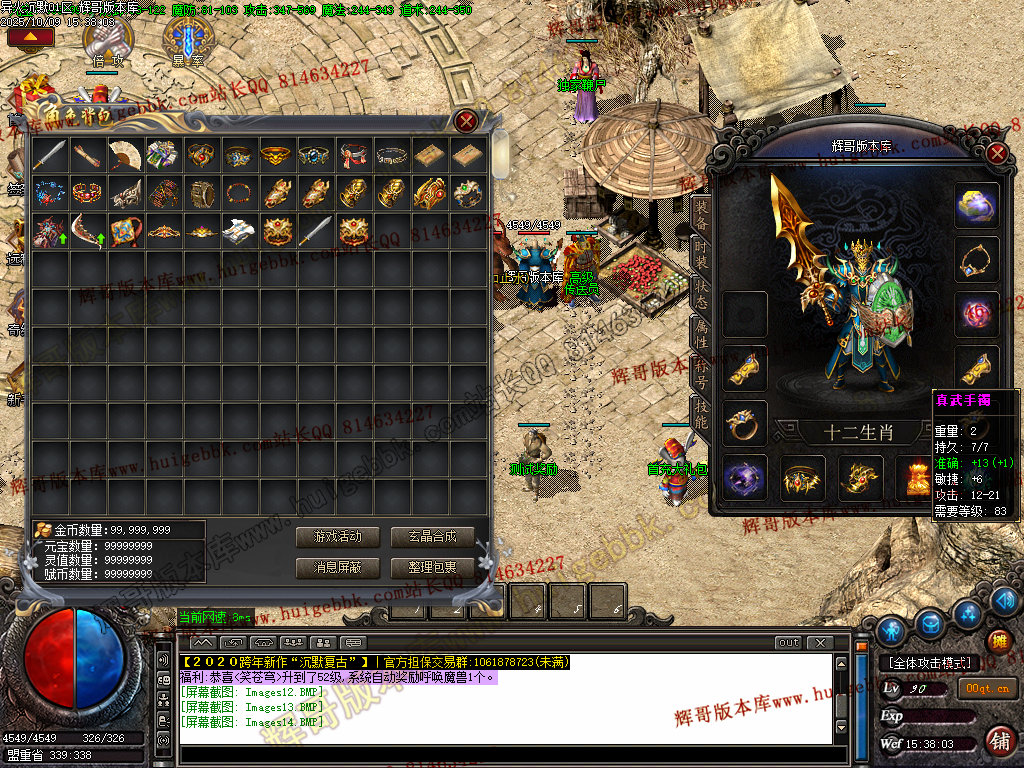Open the 摊 stall button

(998, 642)
